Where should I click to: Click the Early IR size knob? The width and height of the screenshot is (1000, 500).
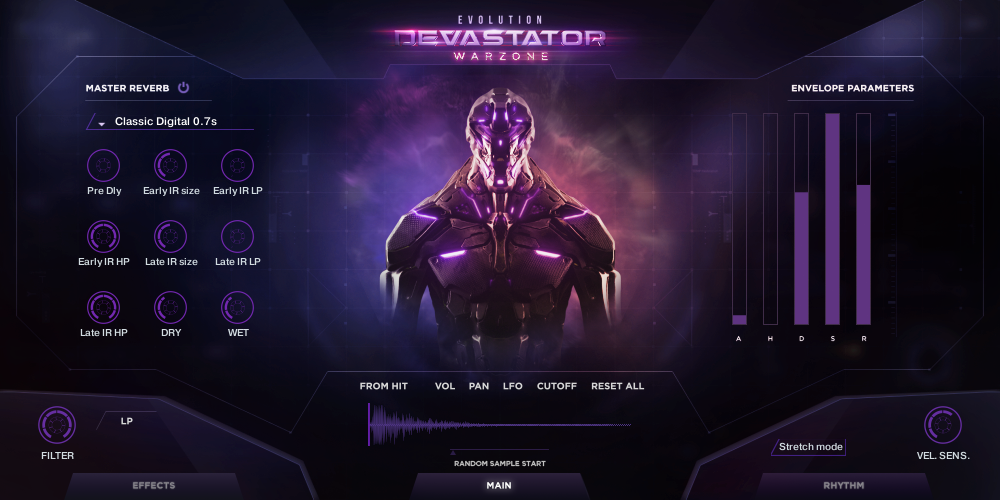pos(170,165)
